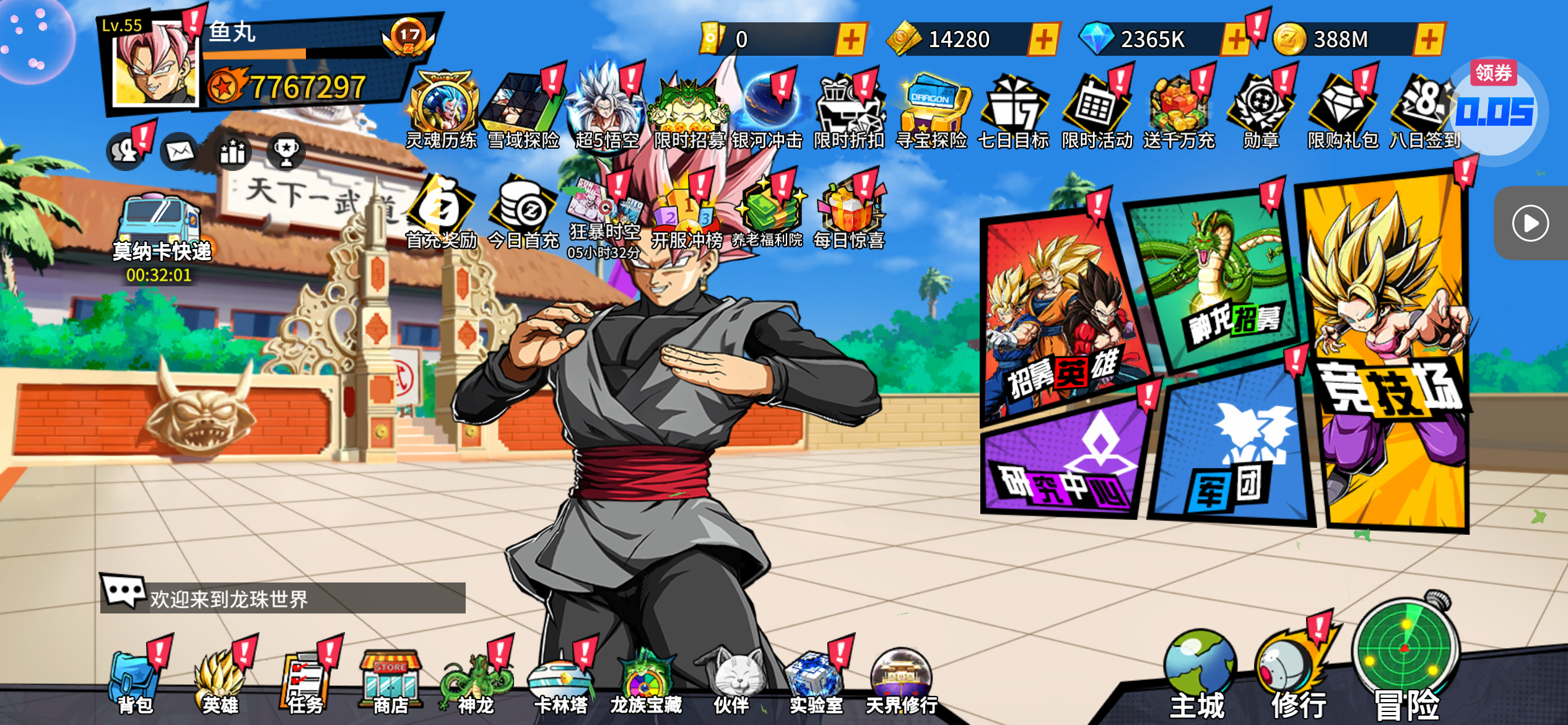Start 冒险 adventure with the radar
Screen dimensions: 1568x725
pos(1406,663)
